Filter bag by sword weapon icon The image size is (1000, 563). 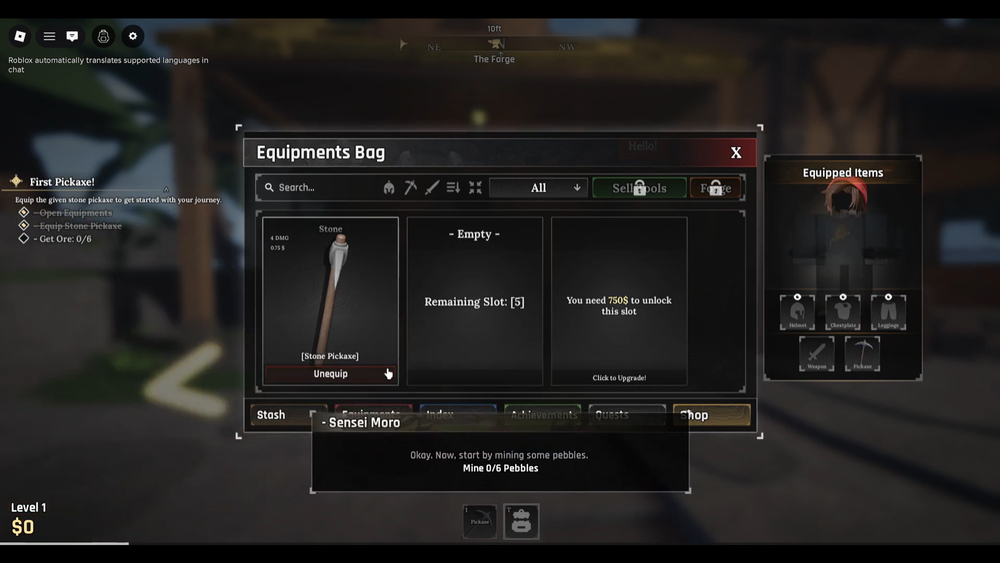[x=432, y=187]
